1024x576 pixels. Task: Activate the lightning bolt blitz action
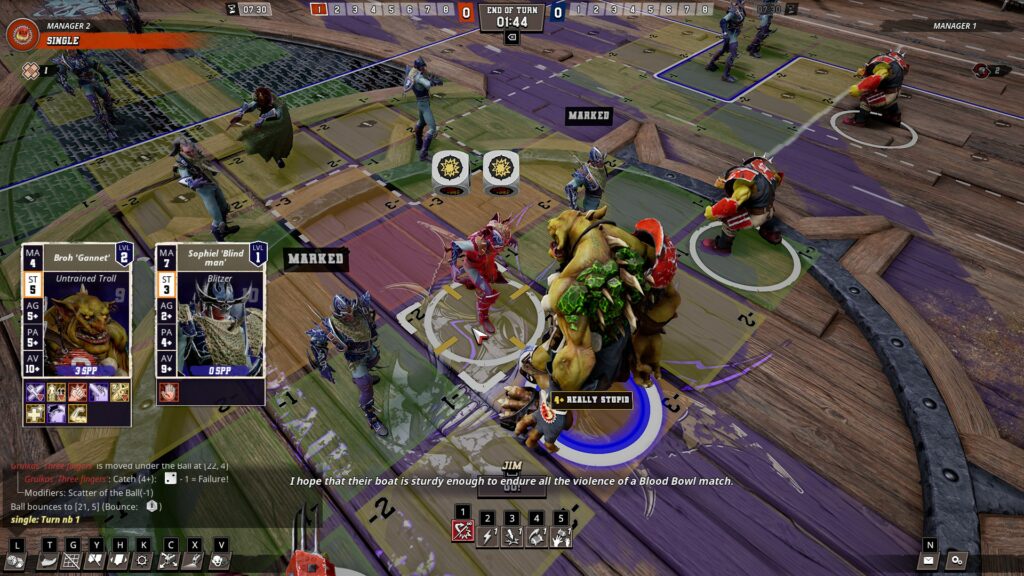[487, 537]
